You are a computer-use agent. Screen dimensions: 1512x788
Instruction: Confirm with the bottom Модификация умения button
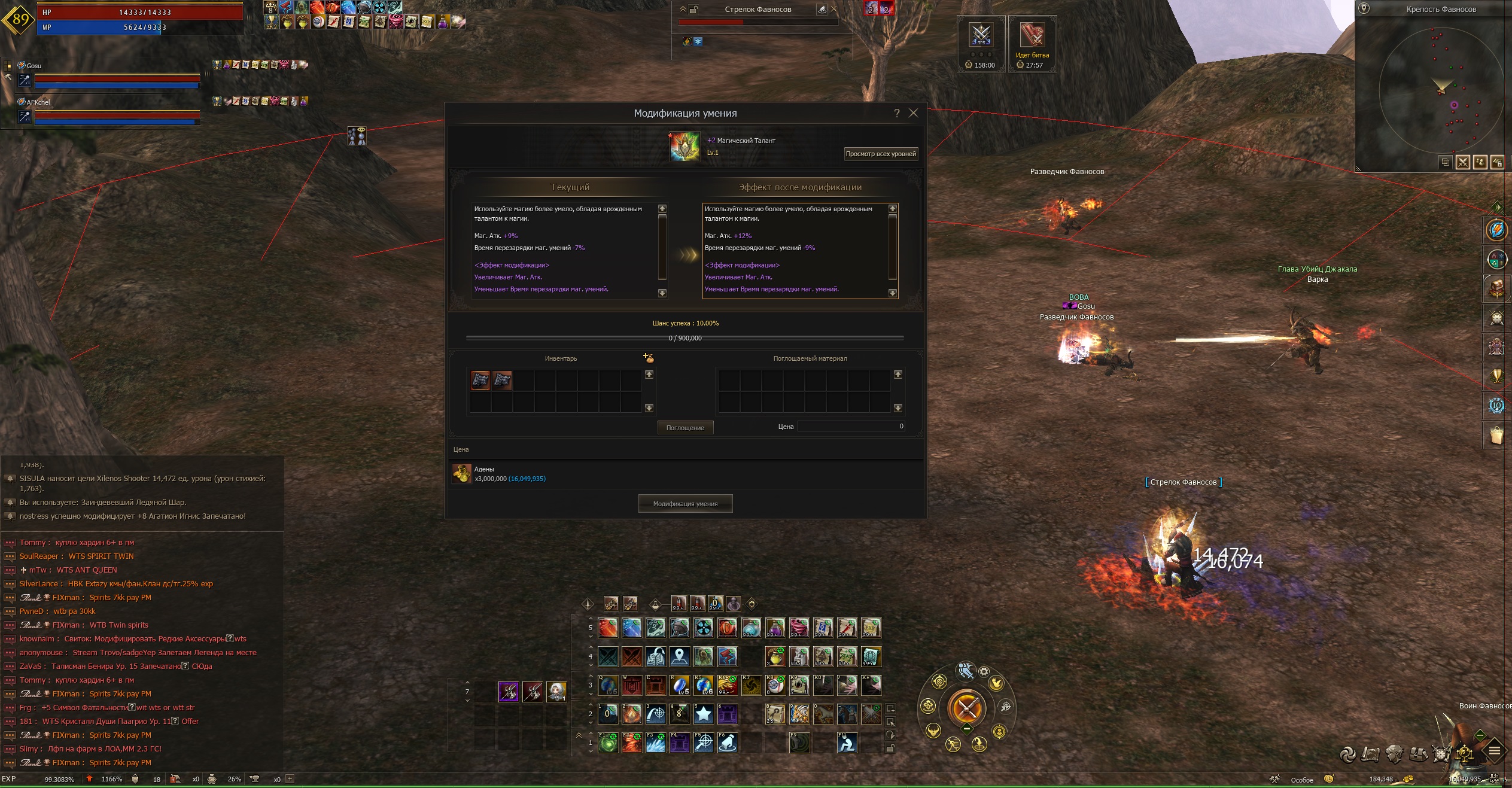pos(685,504)
